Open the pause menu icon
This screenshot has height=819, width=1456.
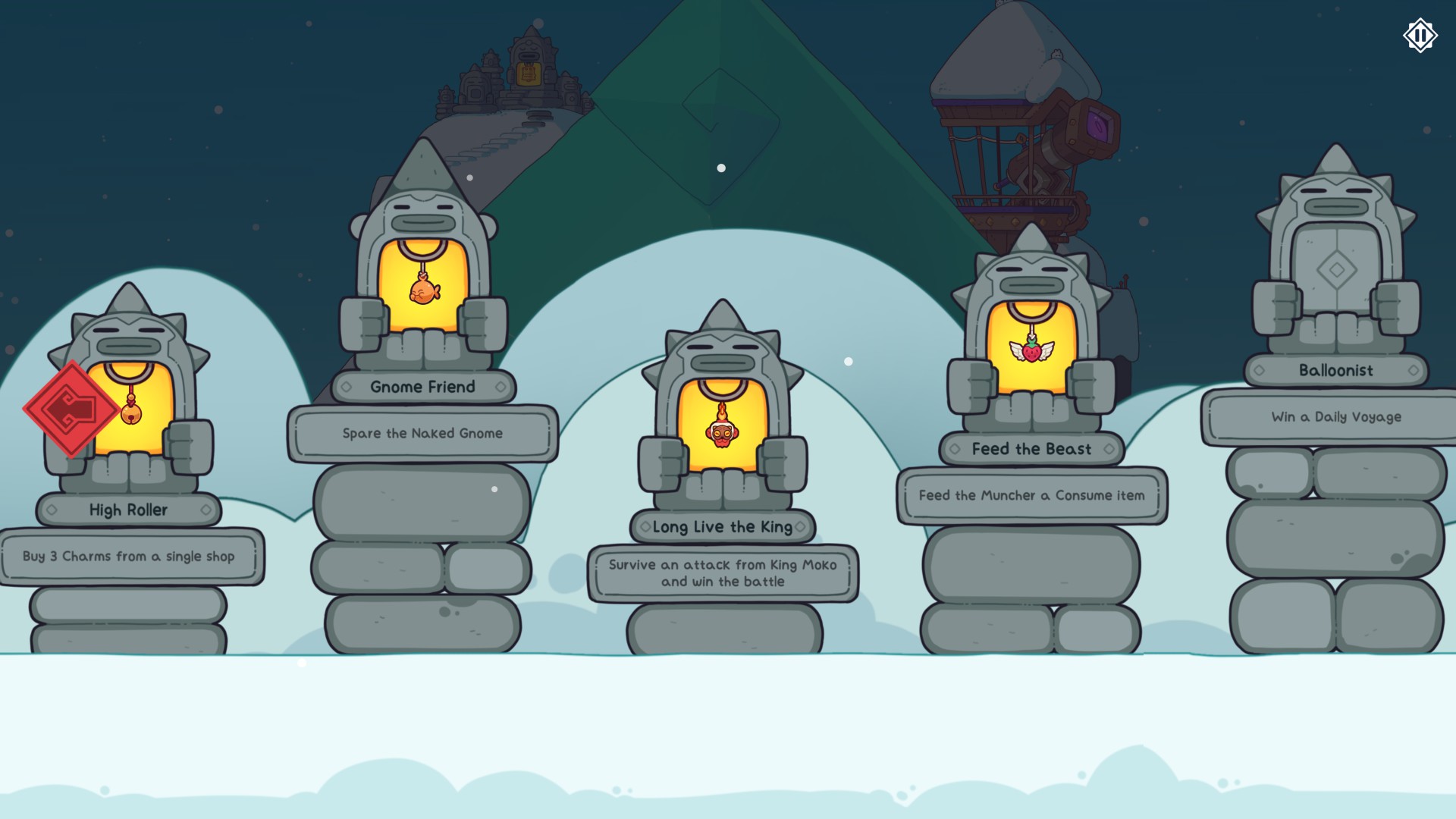pyautogui.click(x=1420, y=33)
